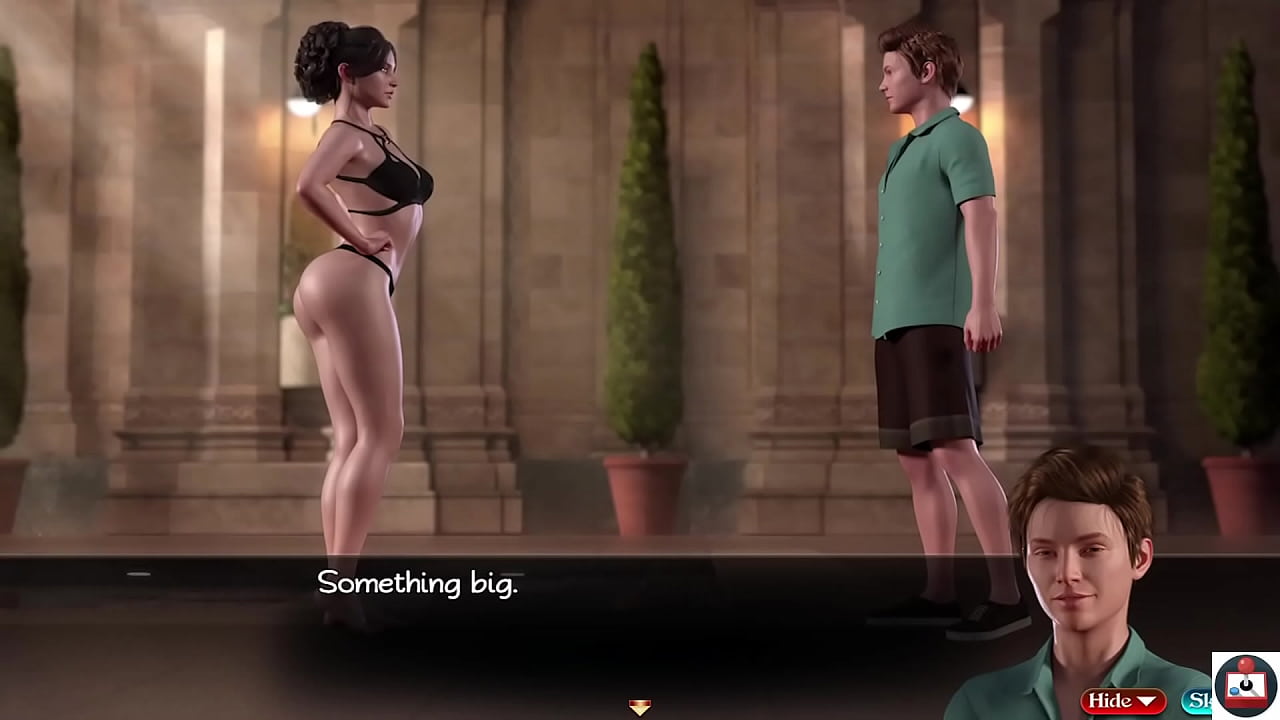Image resolution: width=1280 pixels, height=720 pixels.
Task: Hide the dialogue box with Hide button
Action: 1122,701
